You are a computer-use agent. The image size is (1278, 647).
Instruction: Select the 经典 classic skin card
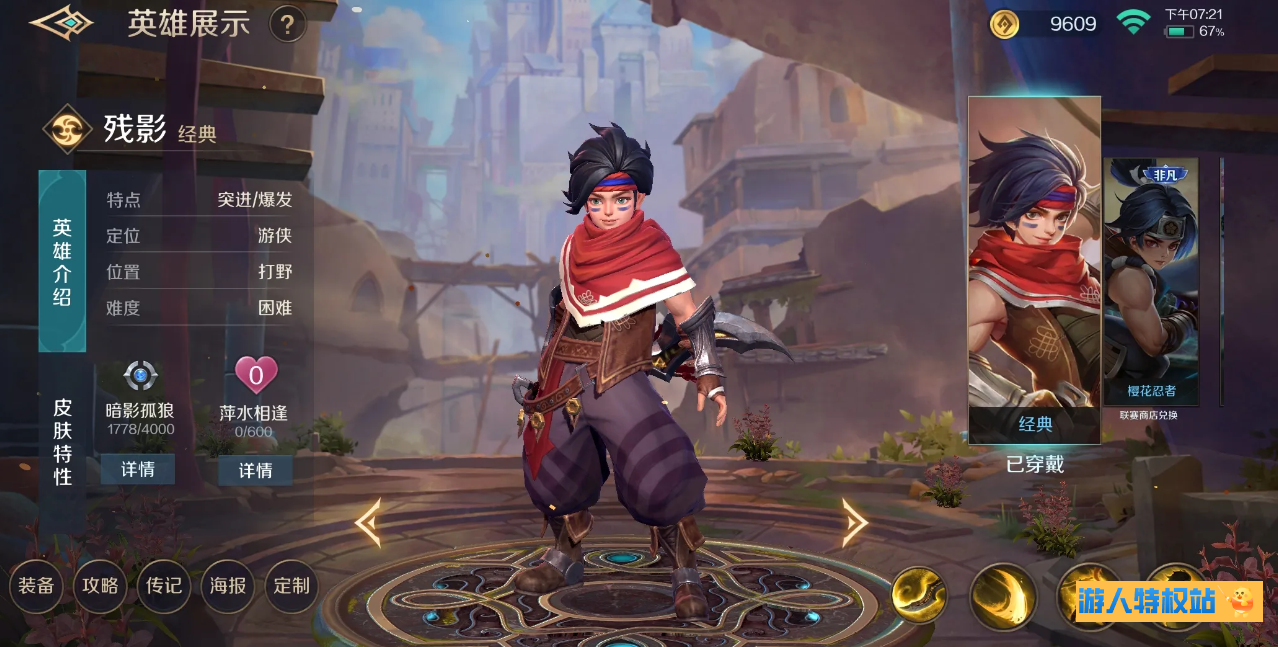[x=1034, y=270]
